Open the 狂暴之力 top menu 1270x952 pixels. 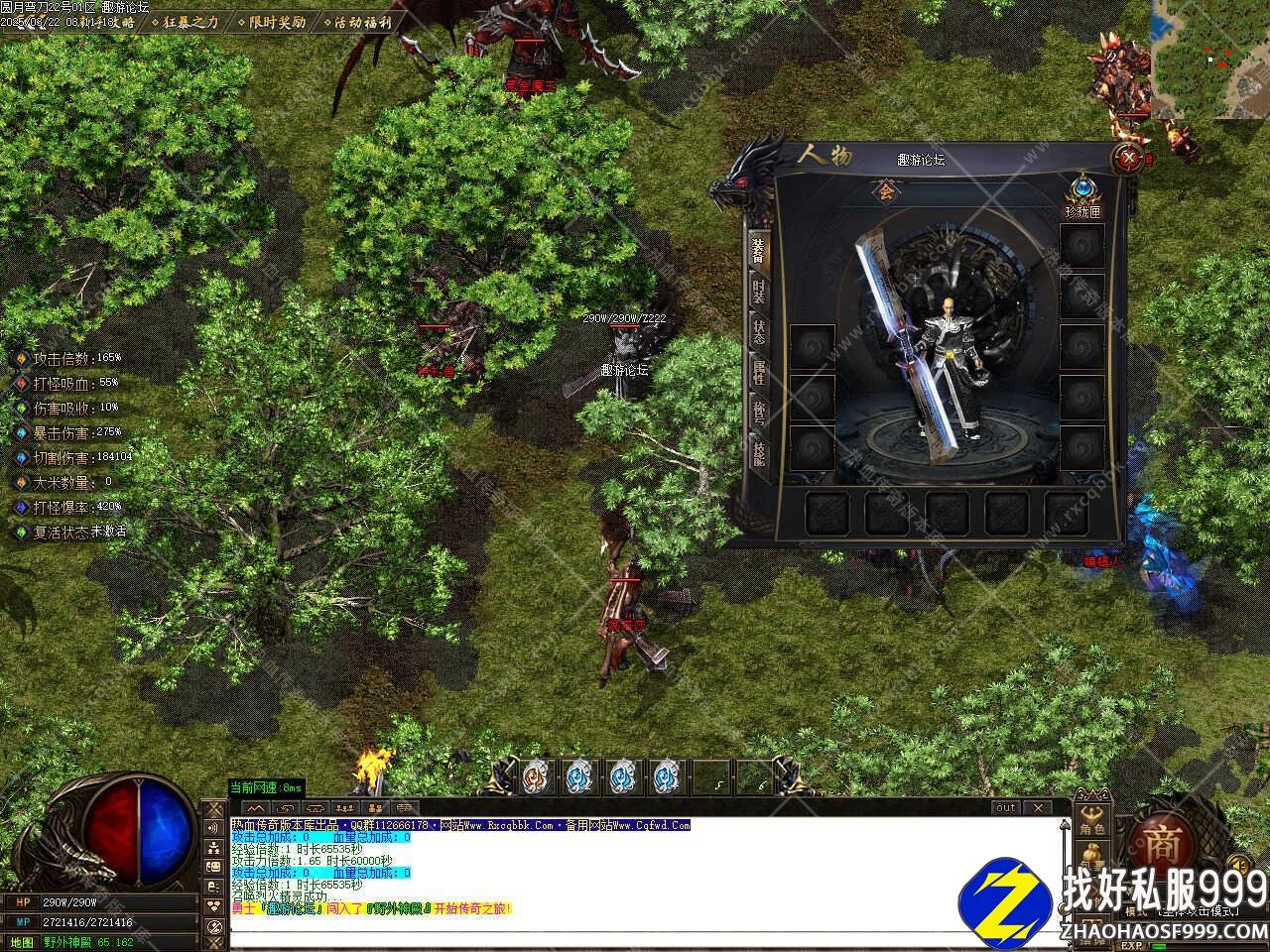click(x=184, y=21)
